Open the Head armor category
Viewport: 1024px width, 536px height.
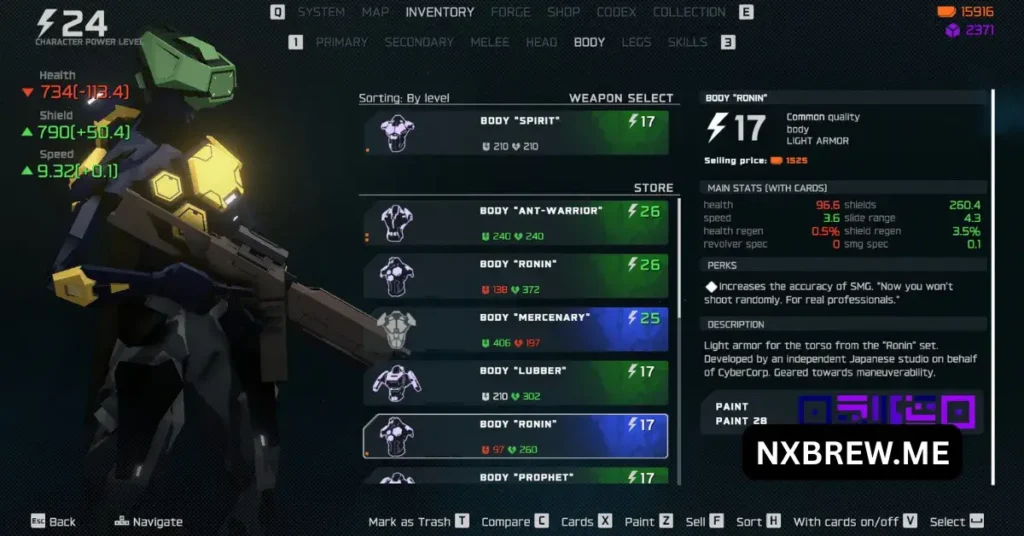coord(541,42)
